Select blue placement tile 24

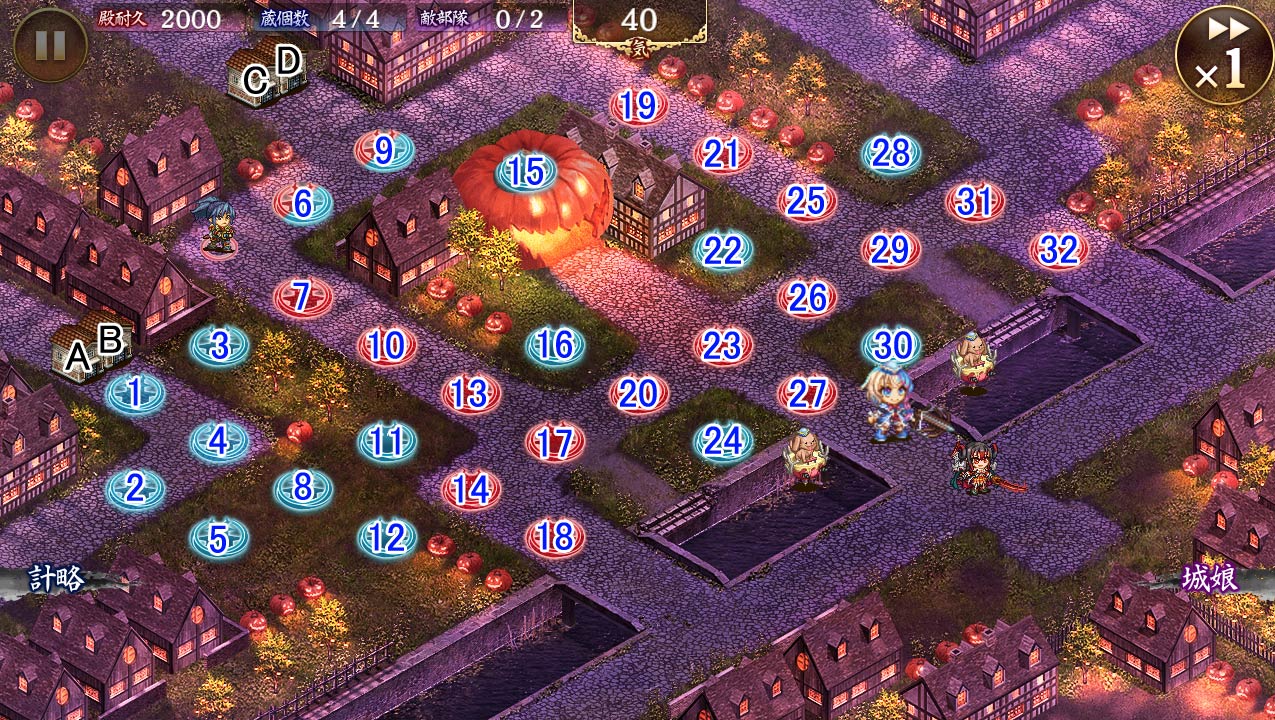[x=723, y=441]
